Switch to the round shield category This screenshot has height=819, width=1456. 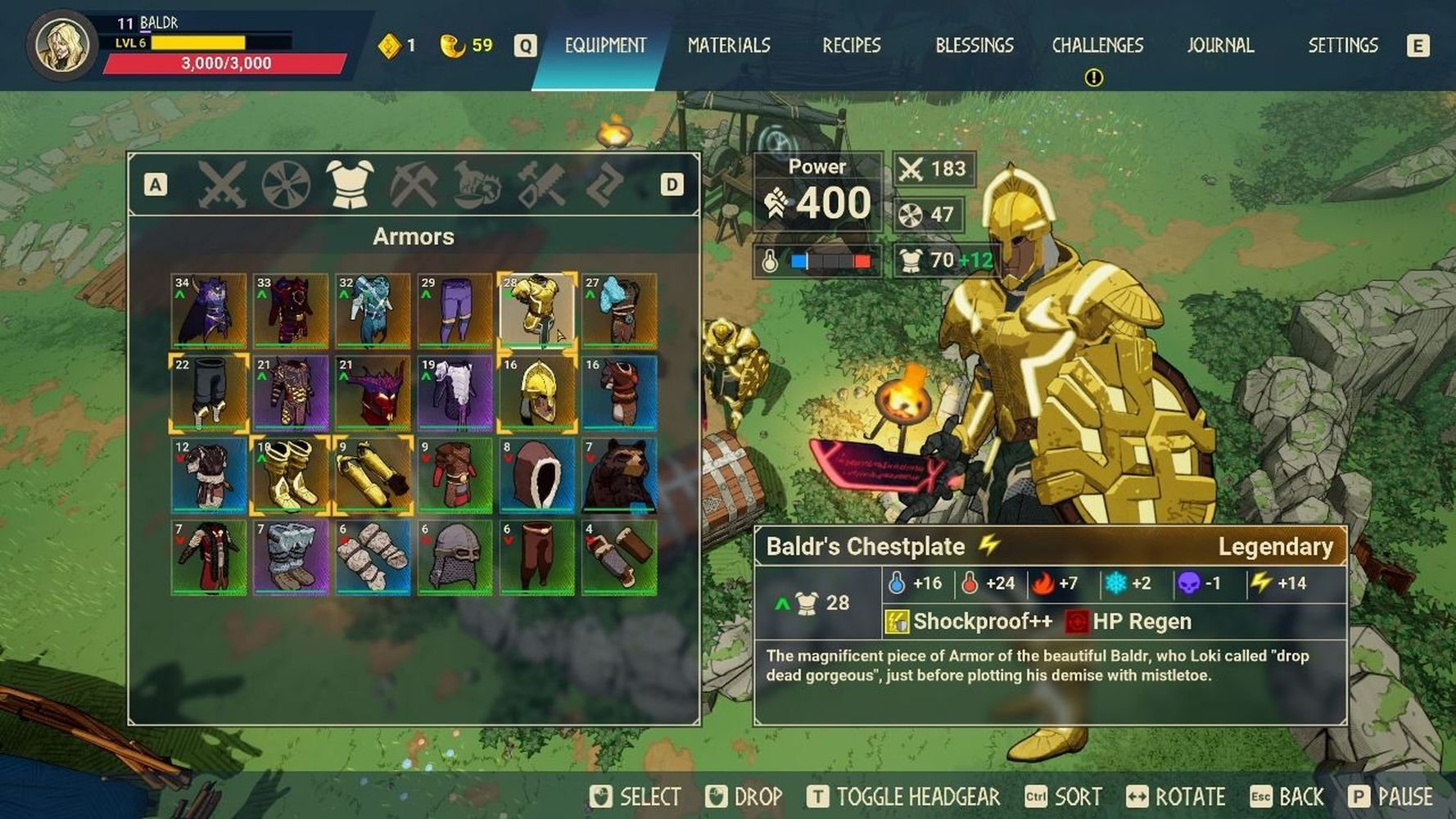(x=286, y=184)
